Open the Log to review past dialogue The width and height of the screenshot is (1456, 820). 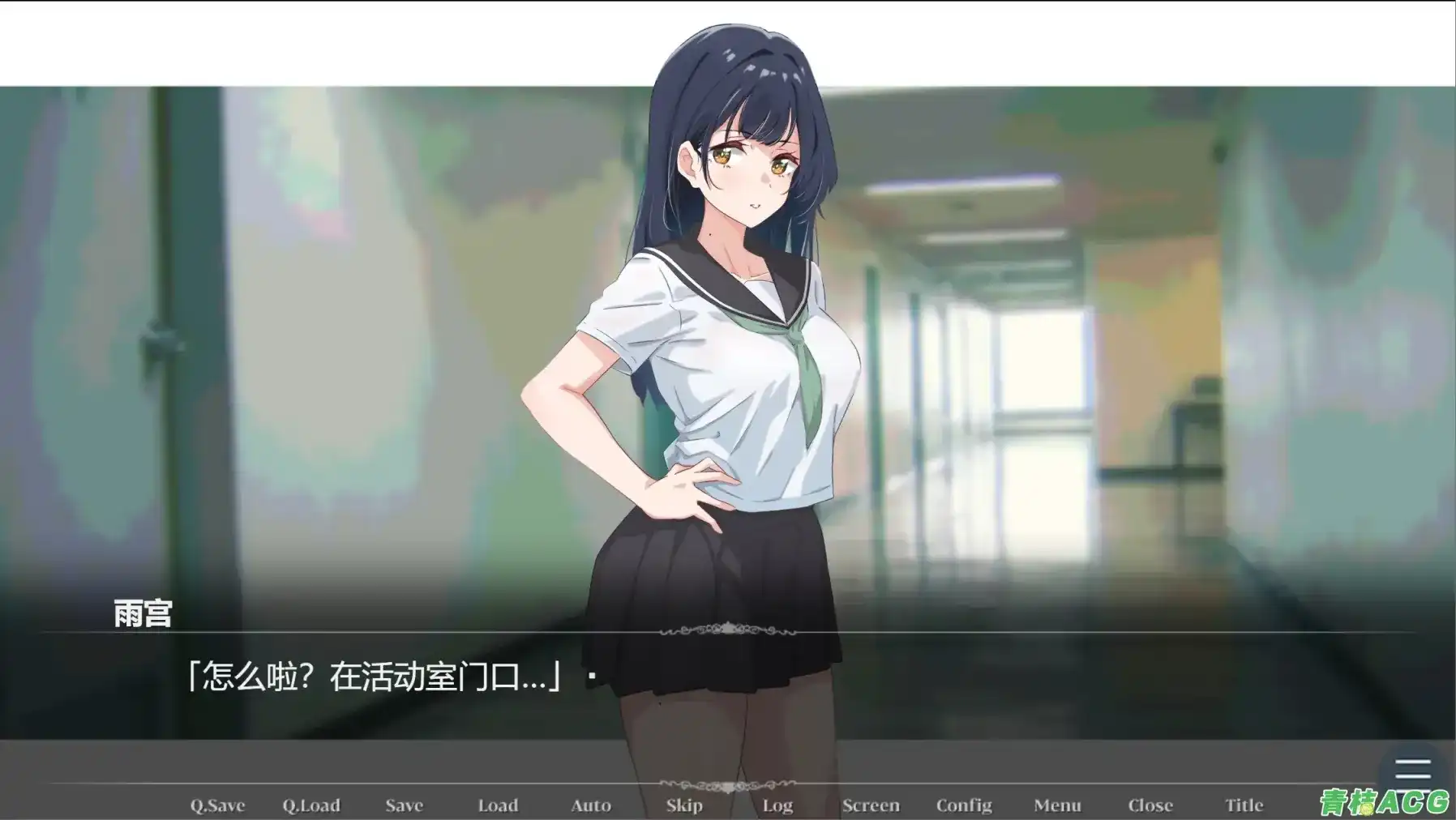pos(777,805)
